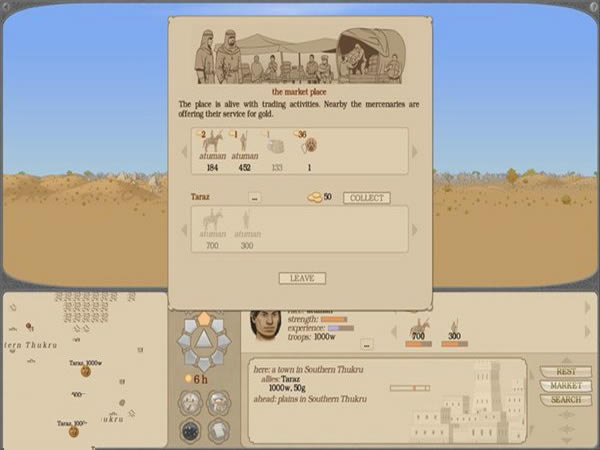This screenshot has height=450, width=600.
Task: Select the market item priced at 36 gold
Action: click(308, 146)
